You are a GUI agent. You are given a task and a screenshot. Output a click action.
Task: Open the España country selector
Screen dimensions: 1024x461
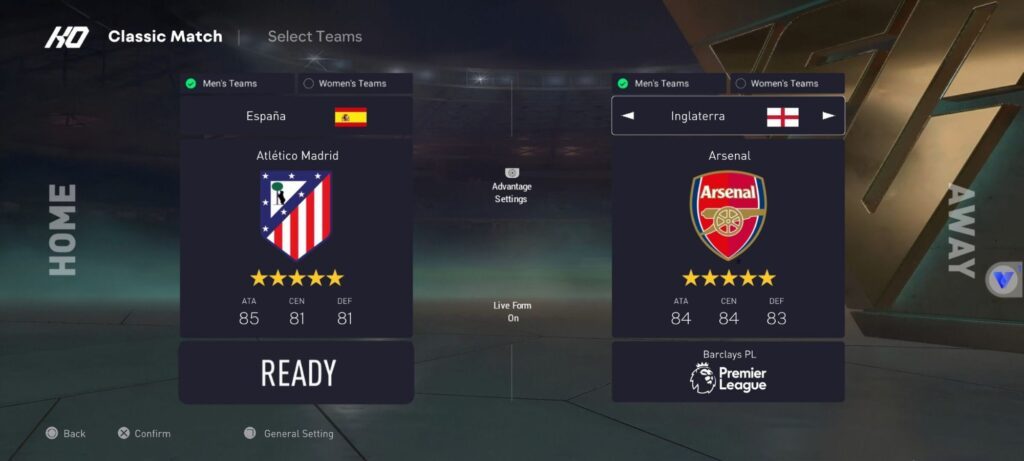(x=296, y=117)
